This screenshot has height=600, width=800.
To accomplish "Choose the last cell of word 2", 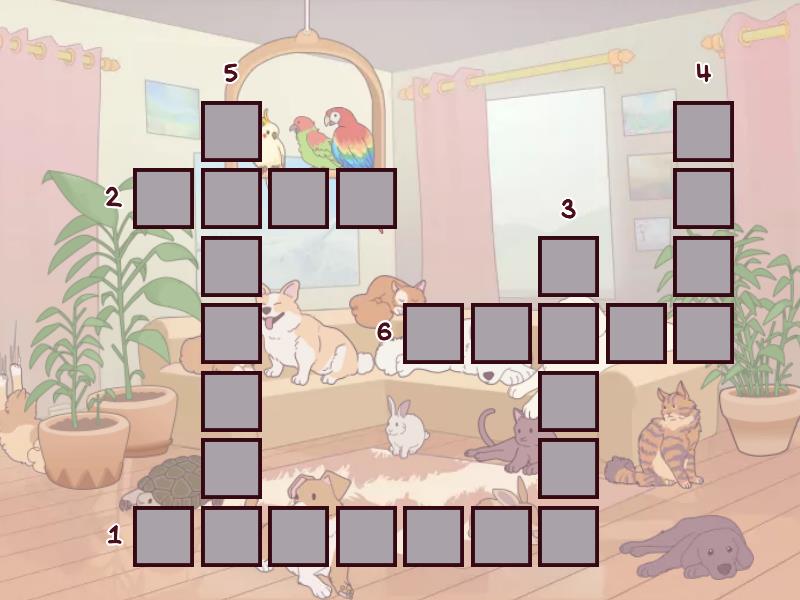I will click(x=366, y=198).
